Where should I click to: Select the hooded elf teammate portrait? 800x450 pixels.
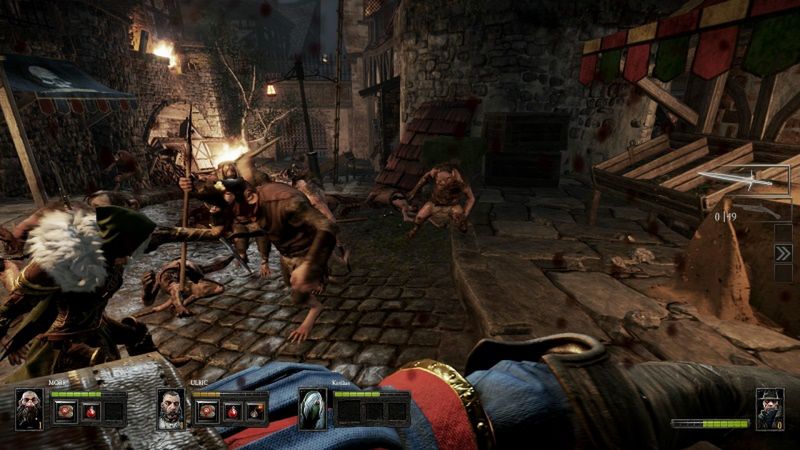click(313, 409)
